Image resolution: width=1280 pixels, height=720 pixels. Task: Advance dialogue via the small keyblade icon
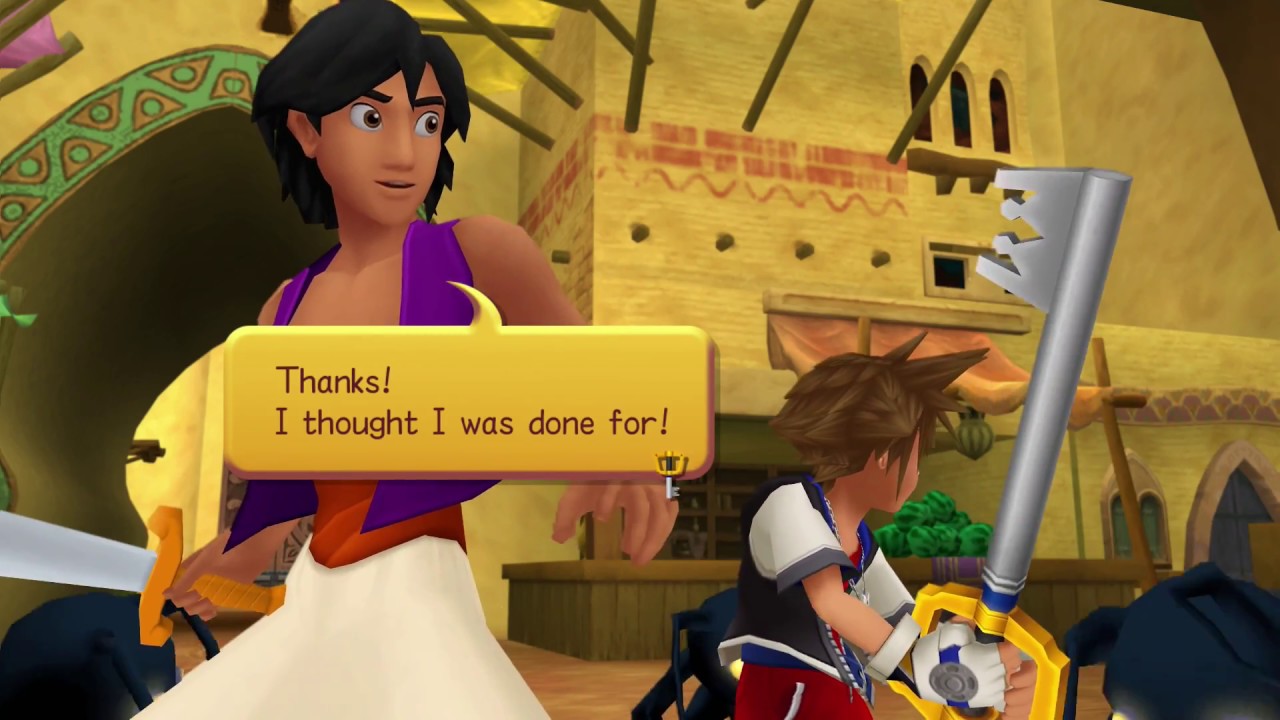(x=670, y=472)
